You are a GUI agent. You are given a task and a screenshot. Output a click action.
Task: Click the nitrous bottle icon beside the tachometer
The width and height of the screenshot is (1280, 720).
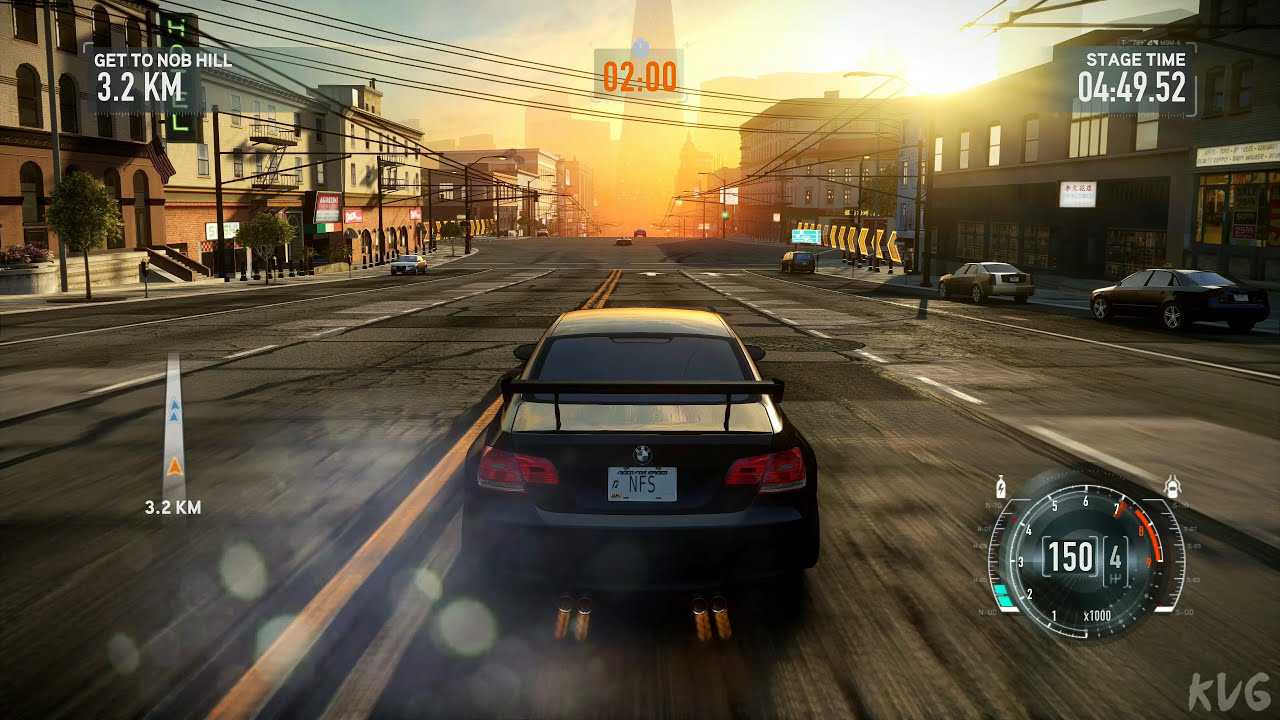pyautogui.click(x=1001, y=488)
